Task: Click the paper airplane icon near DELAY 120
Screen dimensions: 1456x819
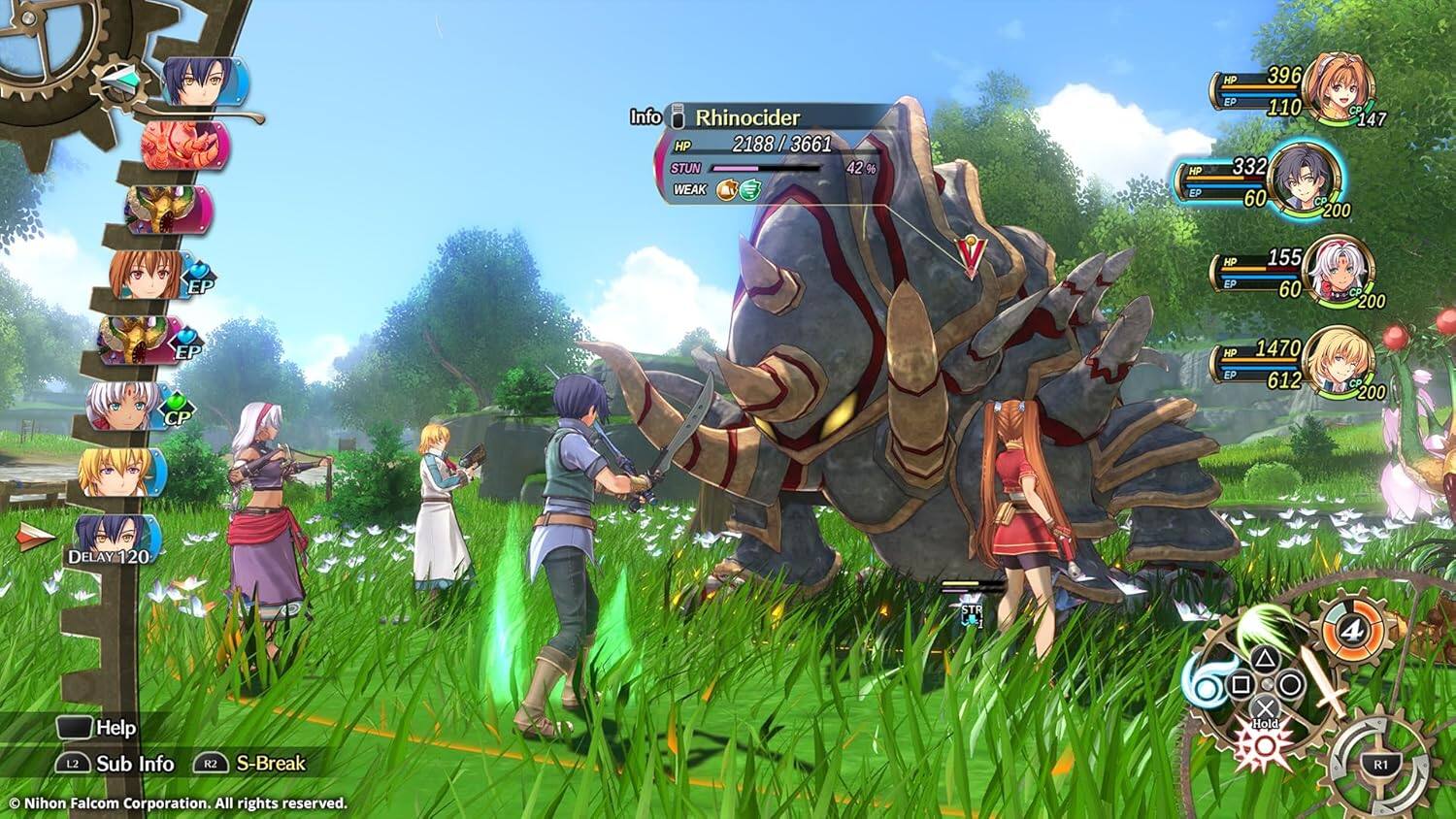Action: tap(31, 537)
